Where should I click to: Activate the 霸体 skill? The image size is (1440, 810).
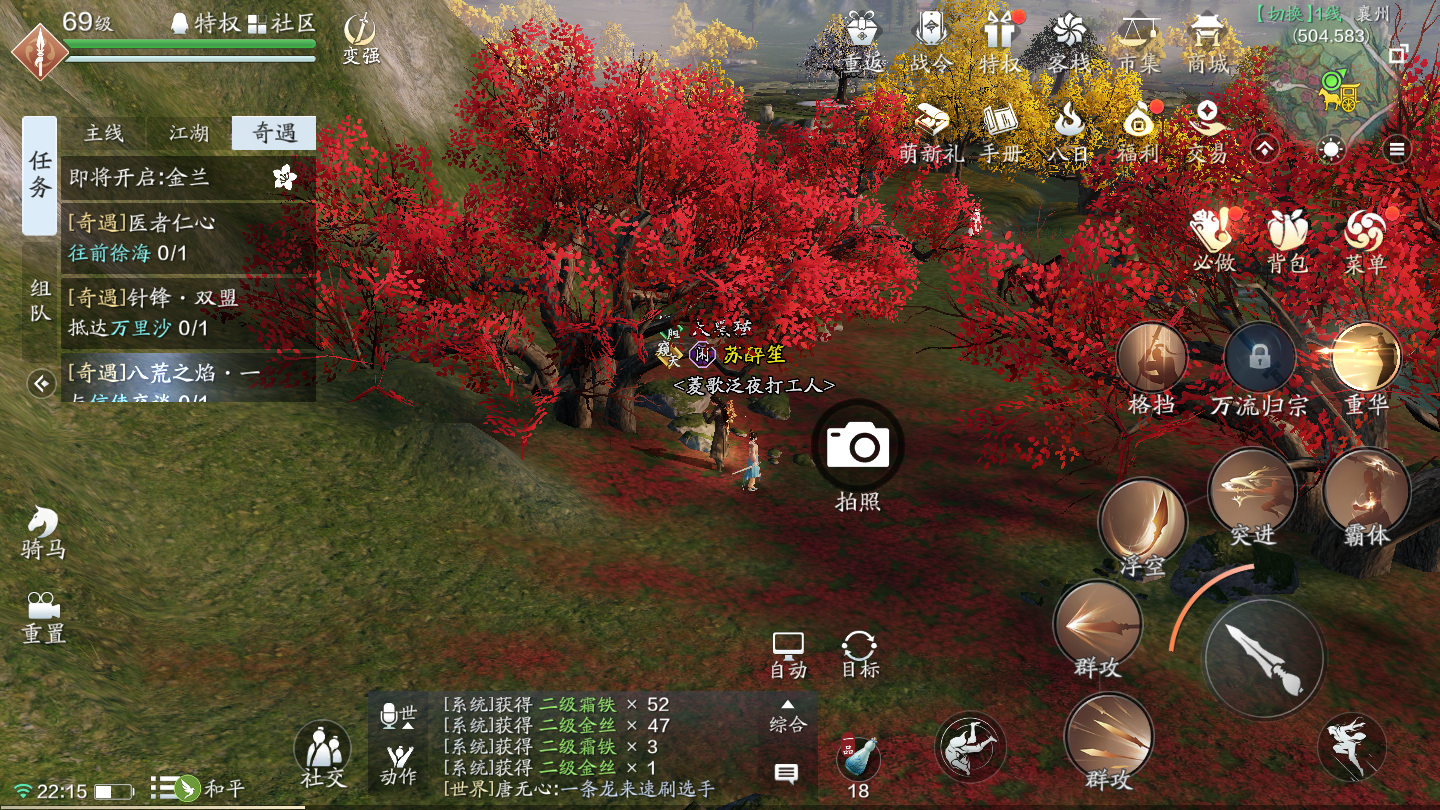click(x=1366, y=491)
